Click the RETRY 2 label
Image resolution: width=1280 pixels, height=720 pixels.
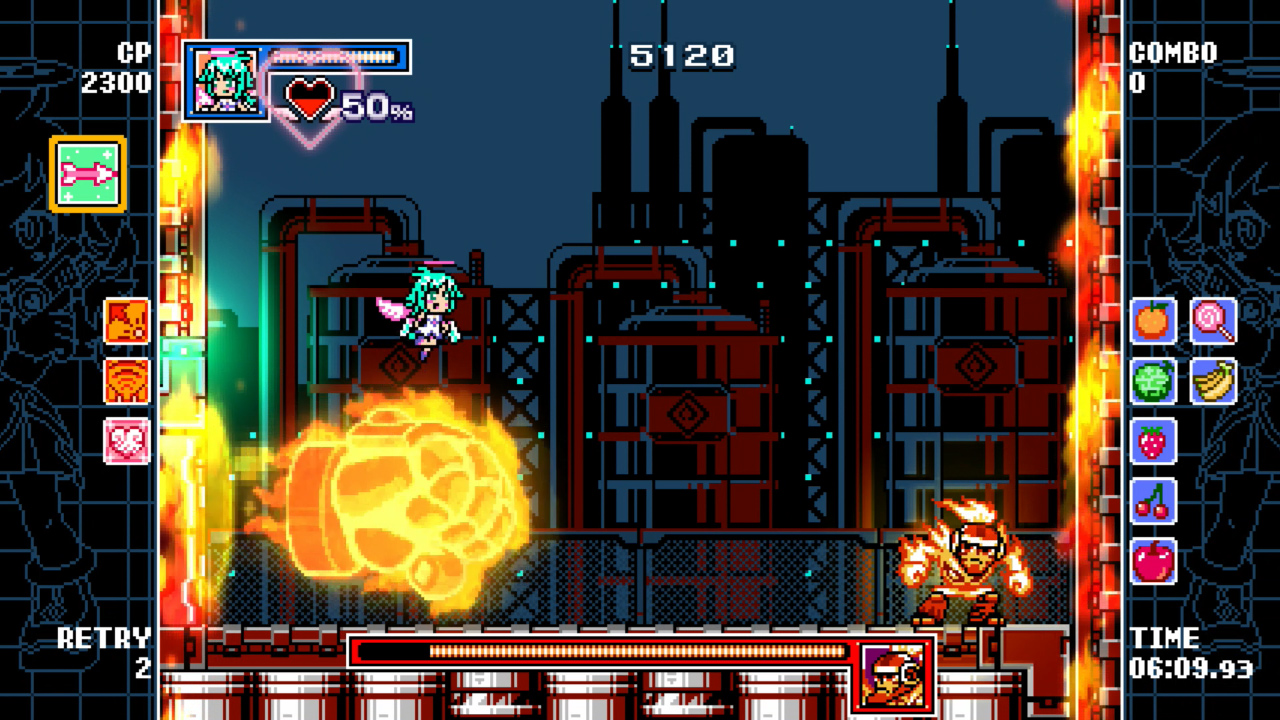pos(110,652)
